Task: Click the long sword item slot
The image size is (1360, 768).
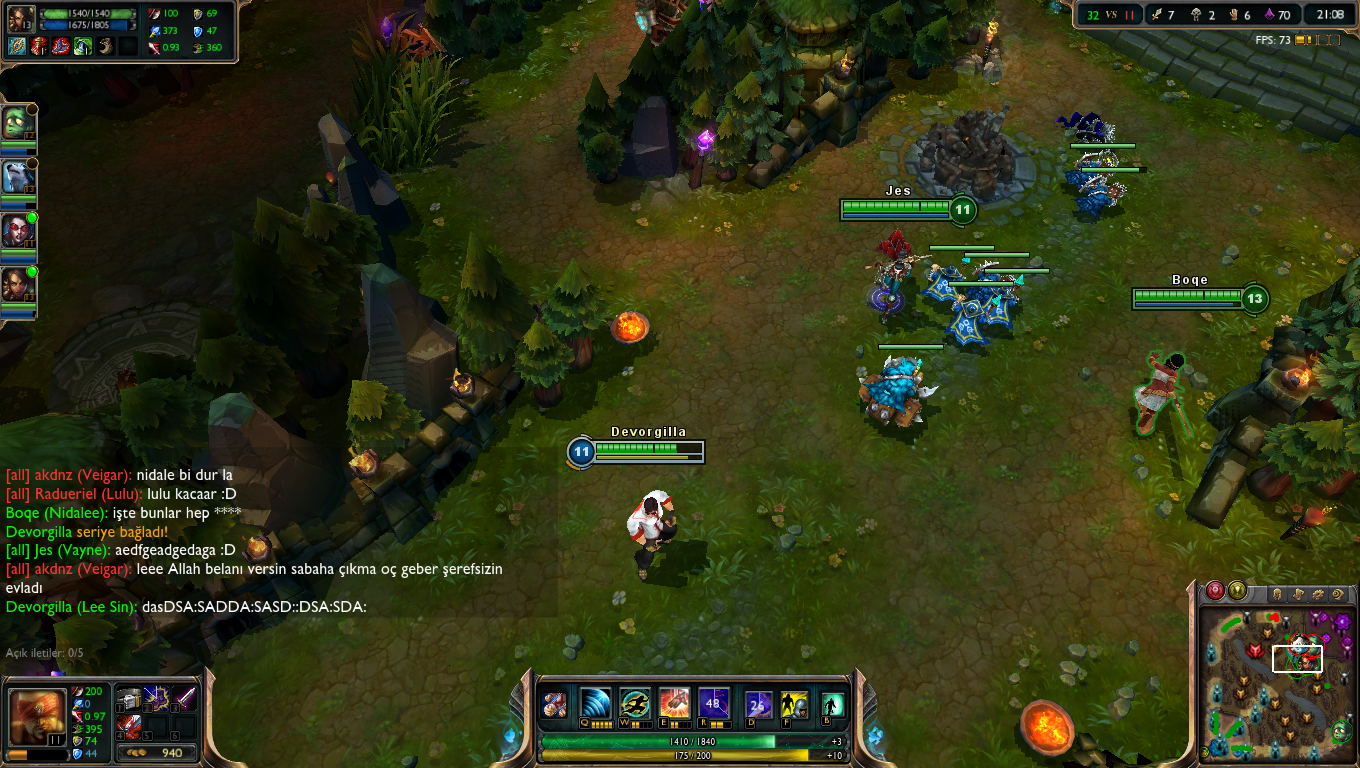Action: click(184, 698)
